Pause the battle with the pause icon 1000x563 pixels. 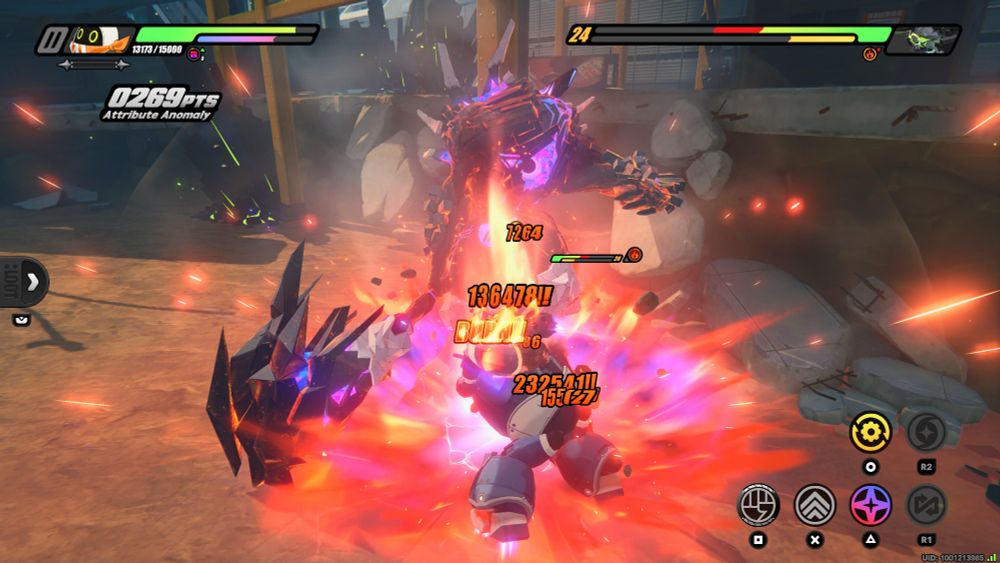pyautogui.click(x=52, y=41)
